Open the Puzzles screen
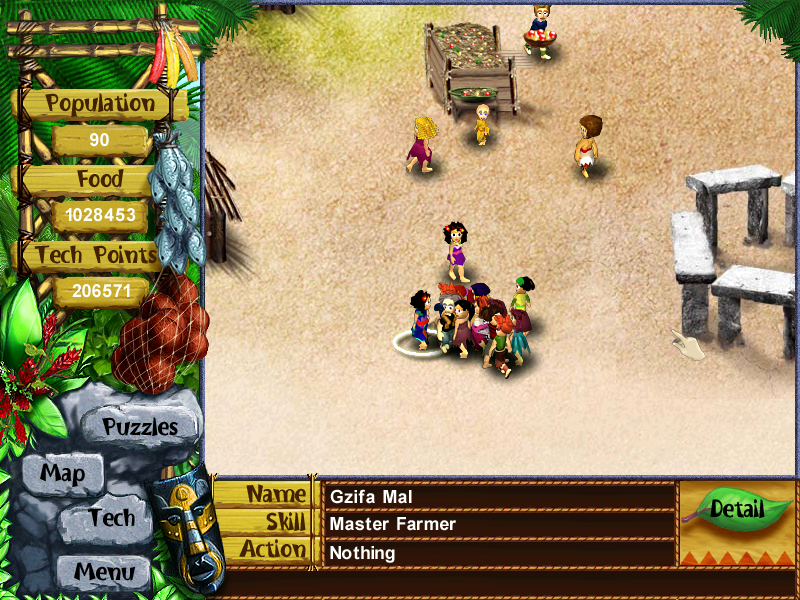The width and height of the screenshot is (800, 600). [x=140, y=427]
